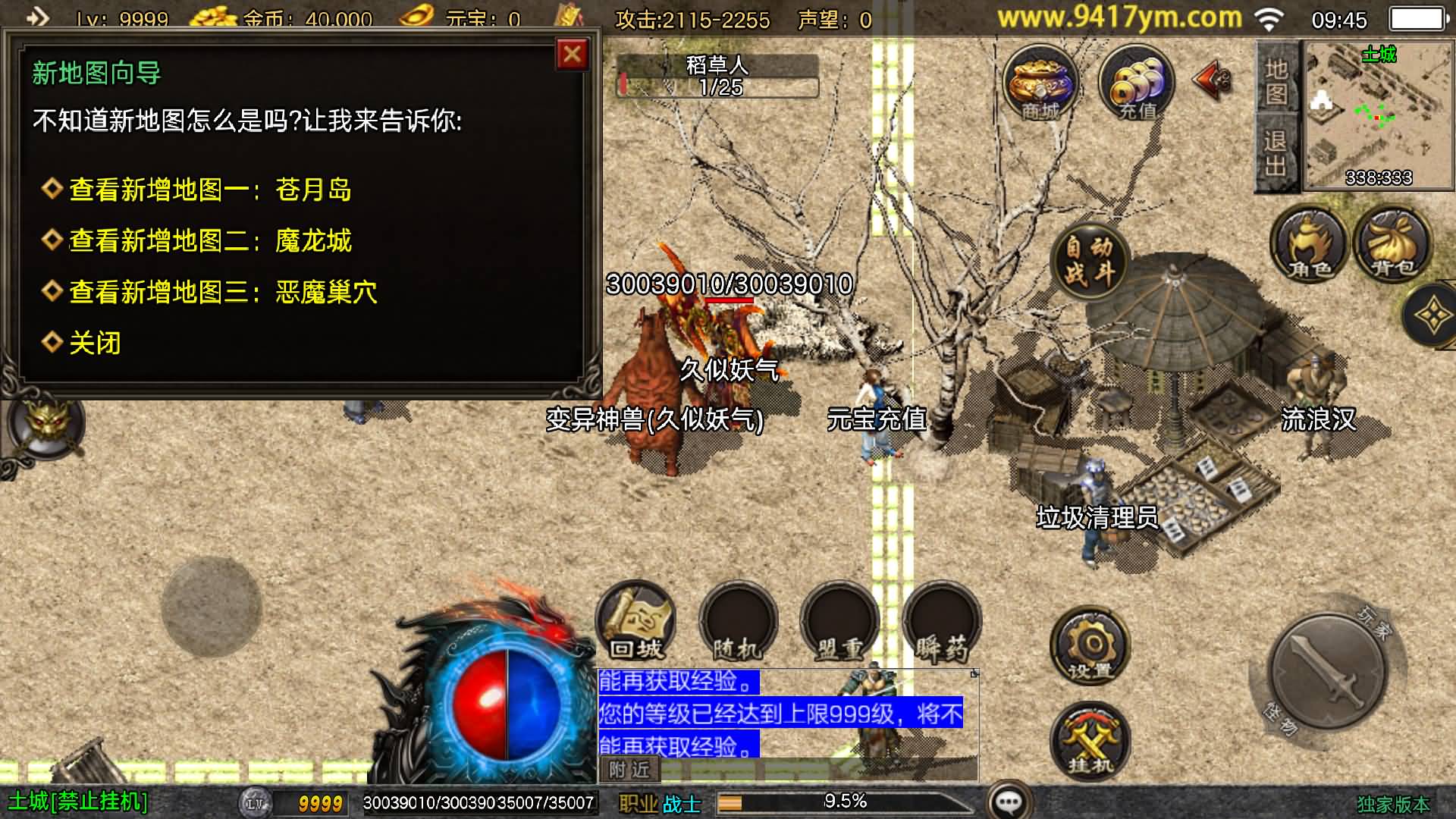The height and width of the screenshot is (819, 1456).
Task: Tap the 回城 return-to-town scroll icon
Action: (635, 622)
